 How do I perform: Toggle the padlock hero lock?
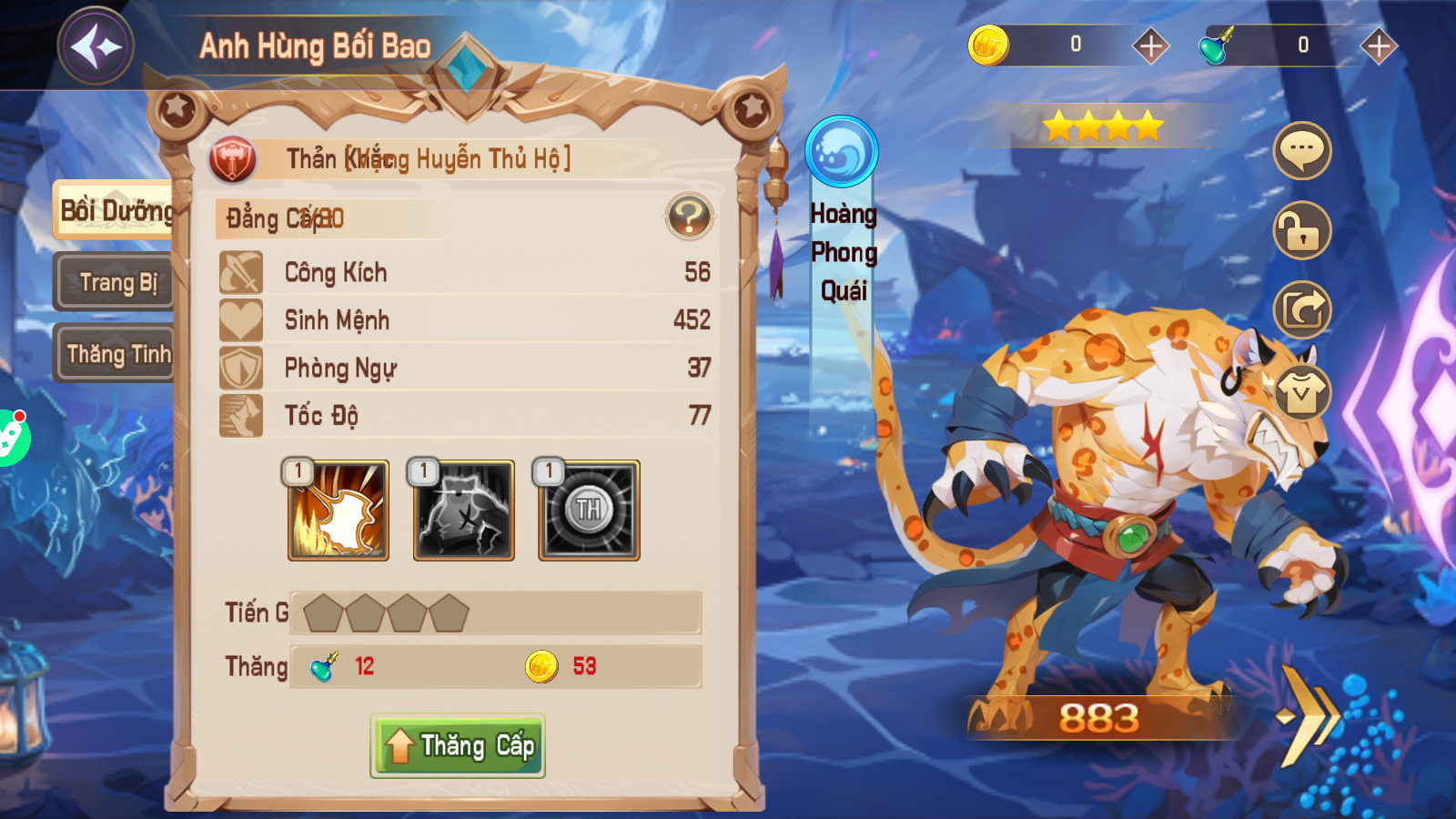point(1301,230)
